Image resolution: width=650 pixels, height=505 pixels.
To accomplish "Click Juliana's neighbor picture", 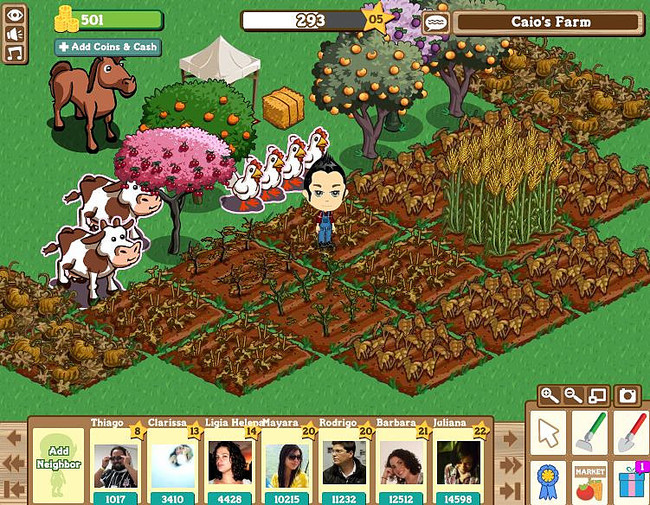I will (x=457, y=463).
